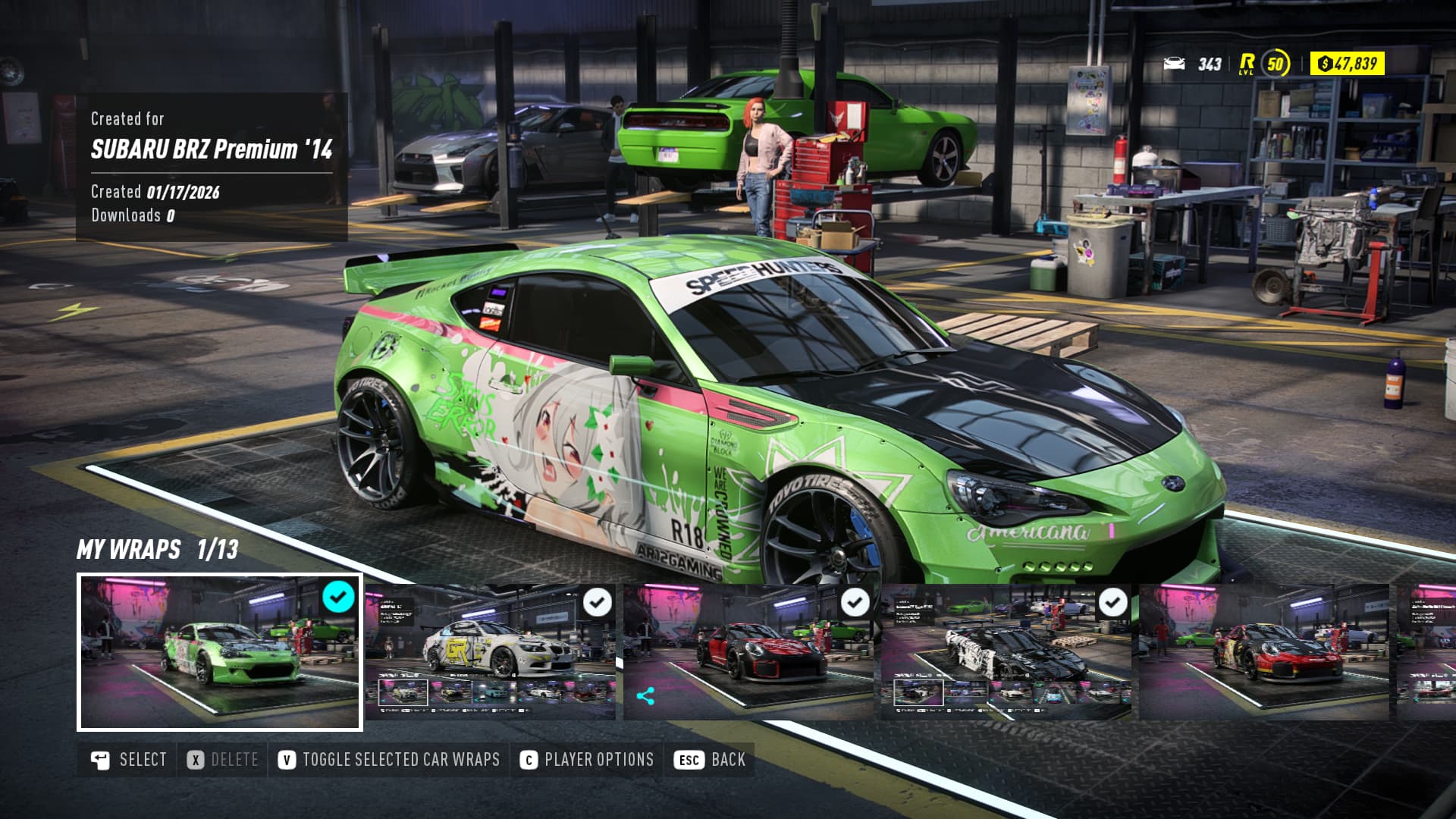Viewport: 1456px width, 819px height.
Task: Go Back from the wraps screen
Action: point(710,760)
